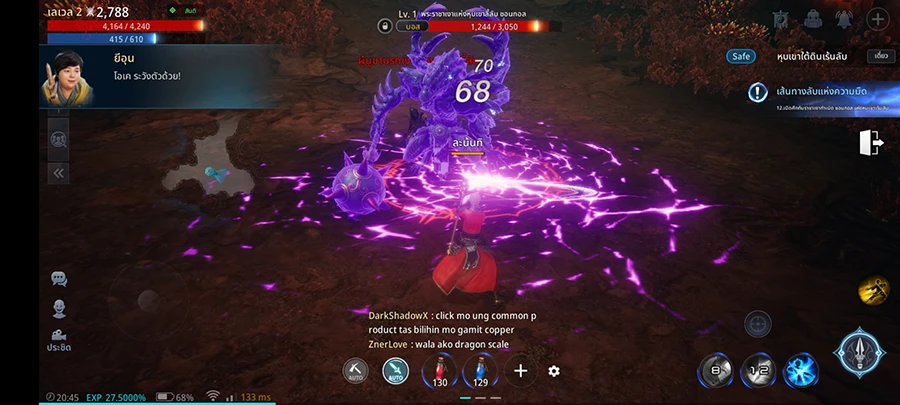This screenshot has height=405, width=900.
Task: Open the chat speech bubble icon
Action: click(x=58, y=279)
